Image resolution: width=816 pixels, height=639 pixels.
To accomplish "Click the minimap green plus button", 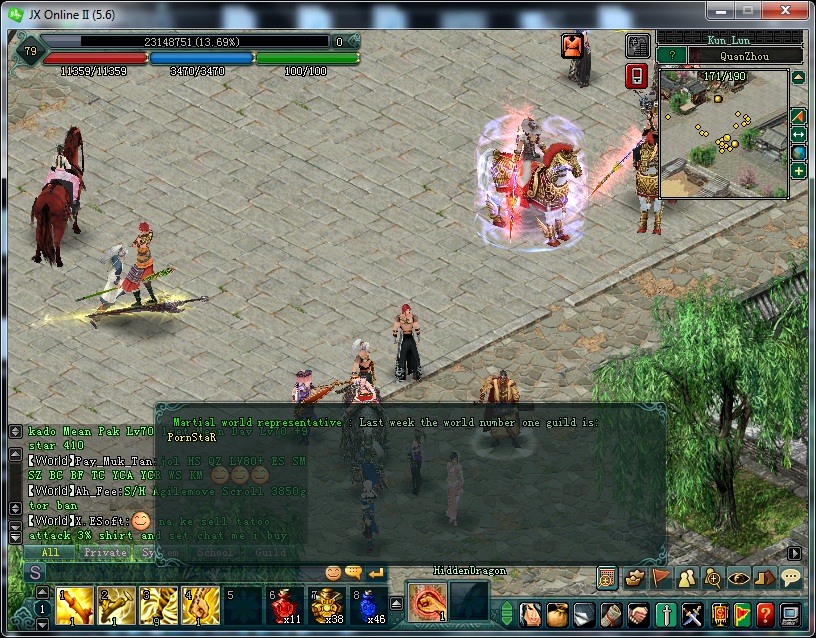I will click(x=799, y=171).
